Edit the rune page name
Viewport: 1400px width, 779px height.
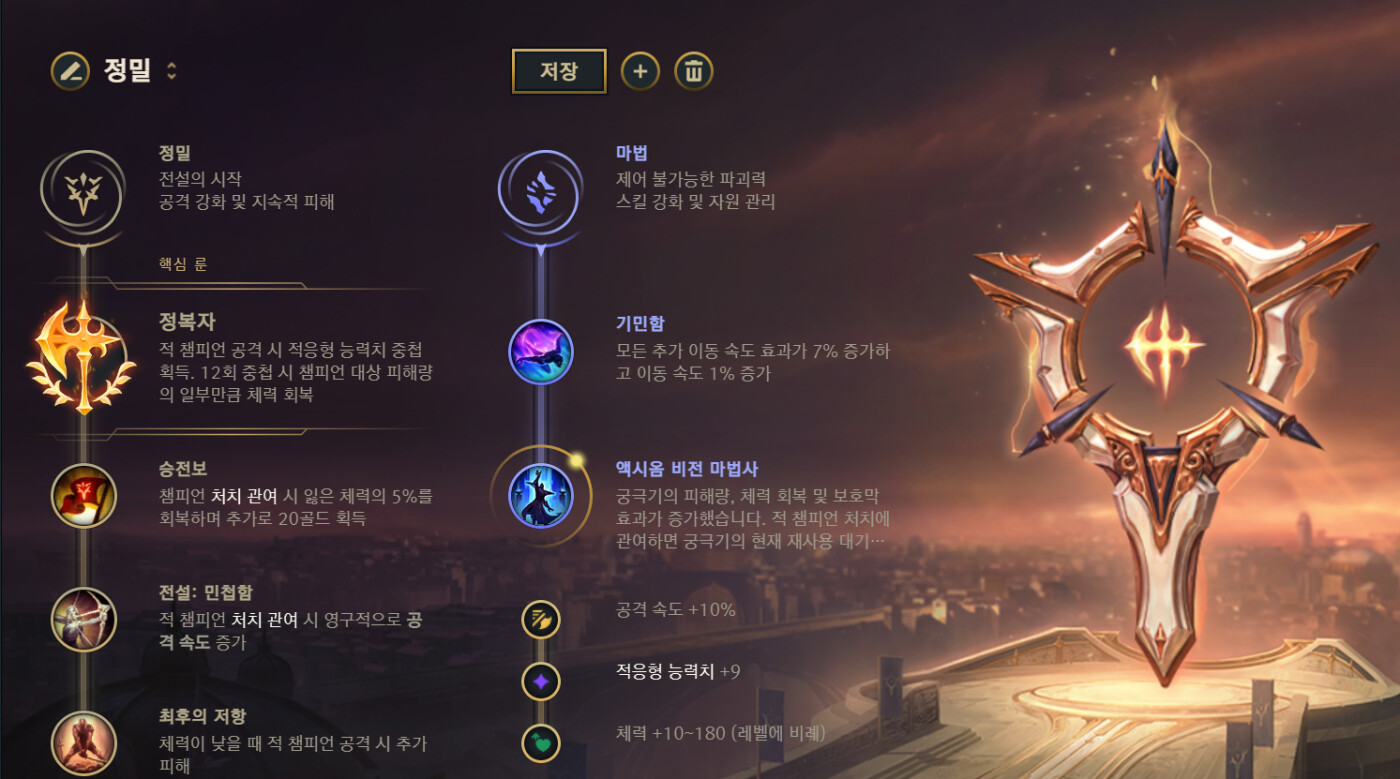tap(69, 71)
